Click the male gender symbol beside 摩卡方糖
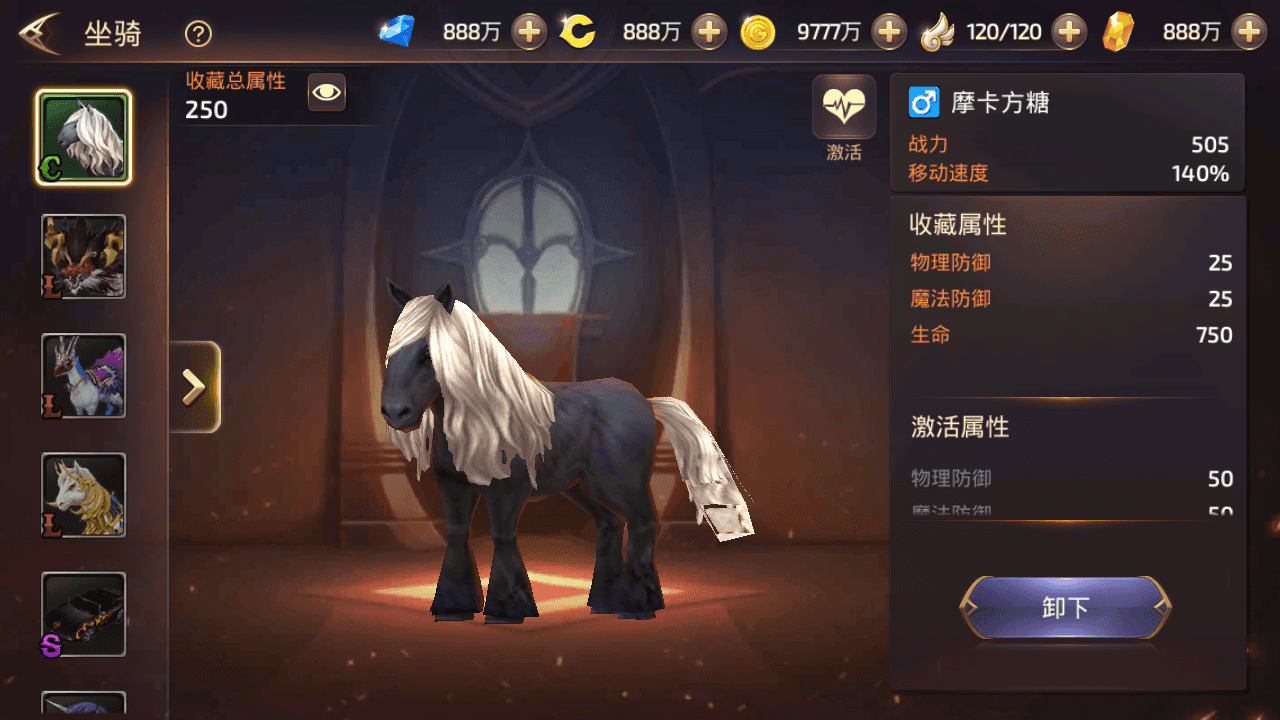This screenshot has height=720, width=1280. click(922, 102)
